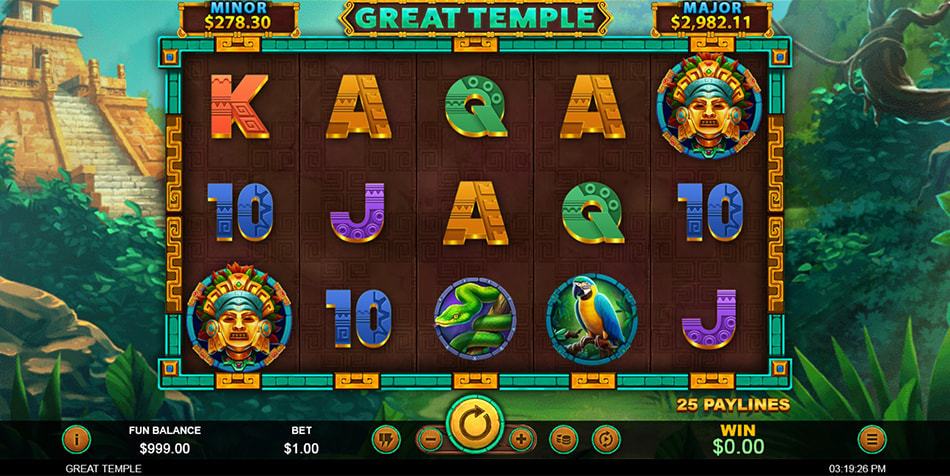Open the game info button
Screen dimensions: 950x476
click(77, 439)
